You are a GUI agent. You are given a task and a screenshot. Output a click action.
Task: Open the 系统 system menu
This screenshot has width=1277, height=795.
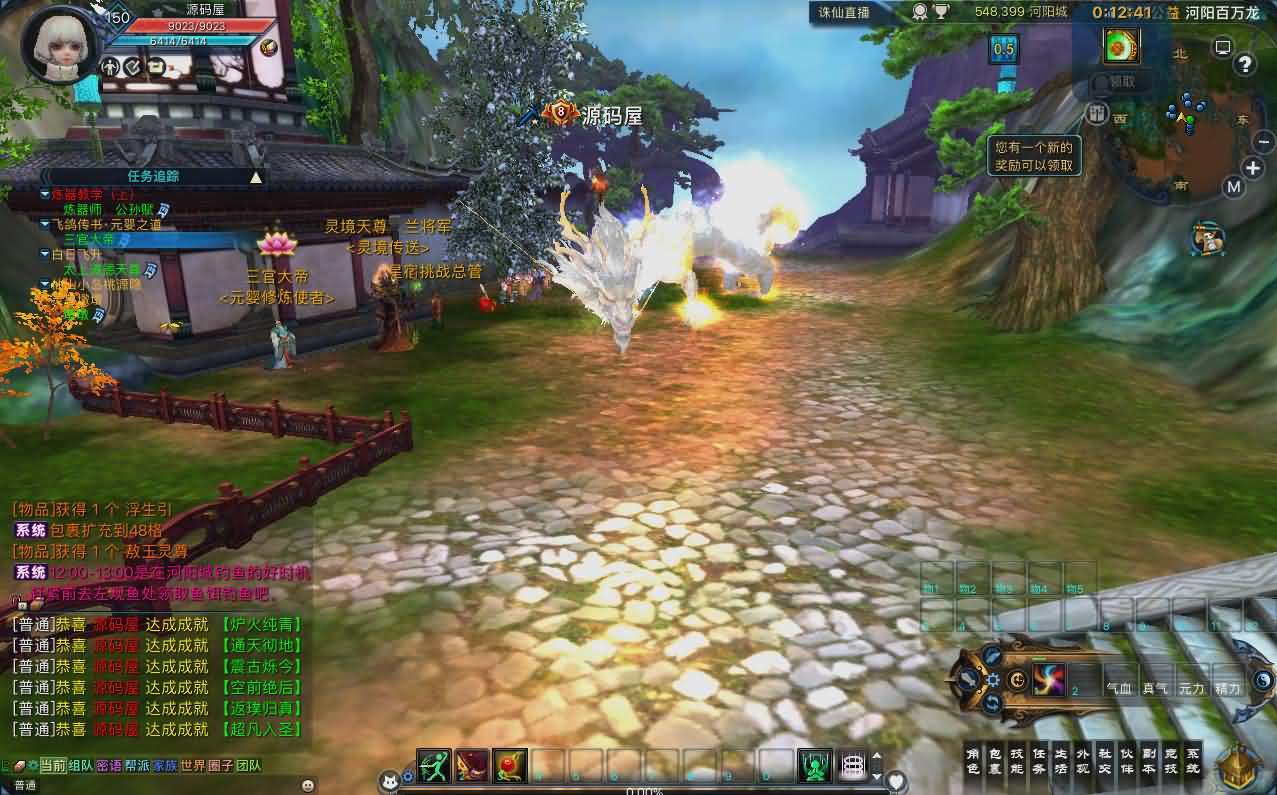click(1193, 761)
